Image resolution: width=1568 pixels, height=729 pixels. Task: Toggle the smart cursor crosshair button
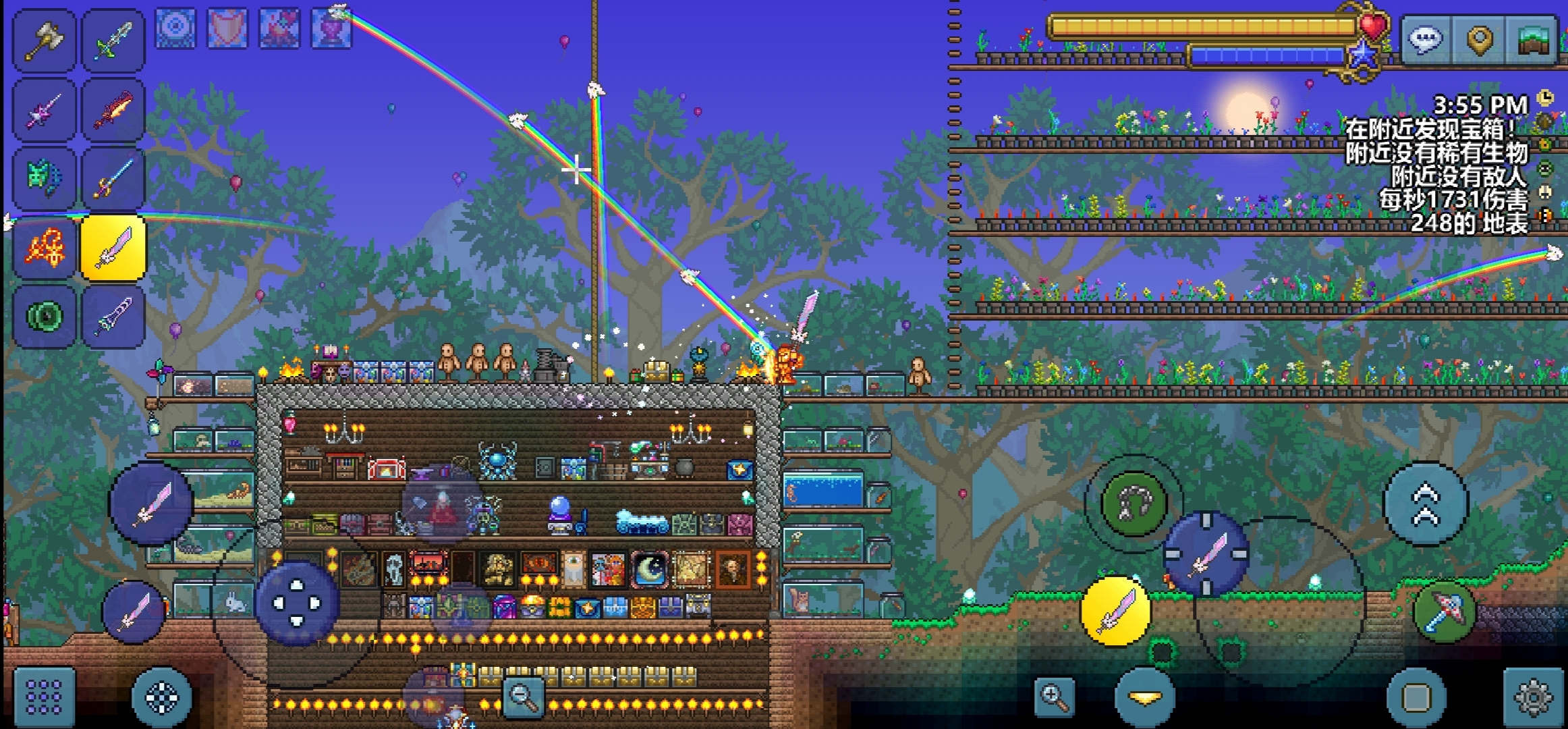(x=162, y=697)
